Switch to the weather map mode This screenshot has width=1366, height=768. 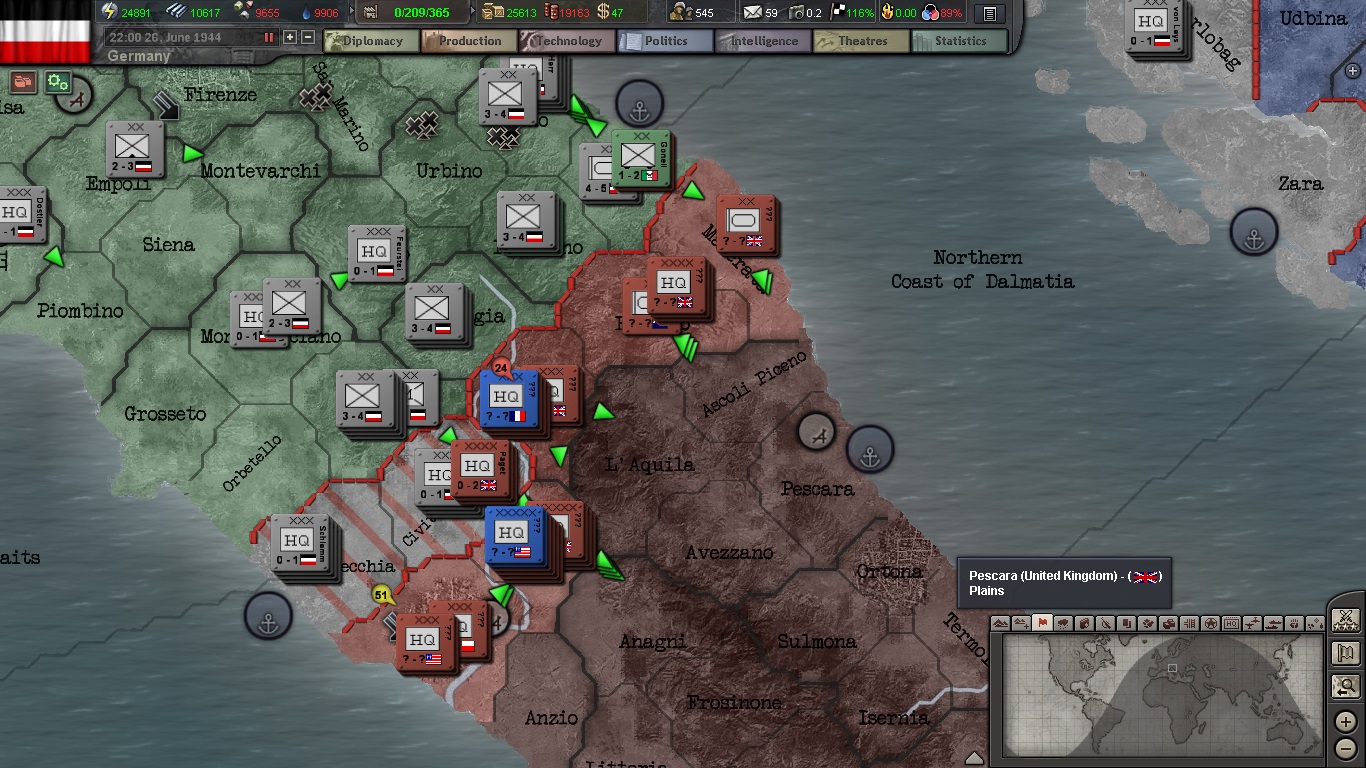click(x=1061, y=625)
